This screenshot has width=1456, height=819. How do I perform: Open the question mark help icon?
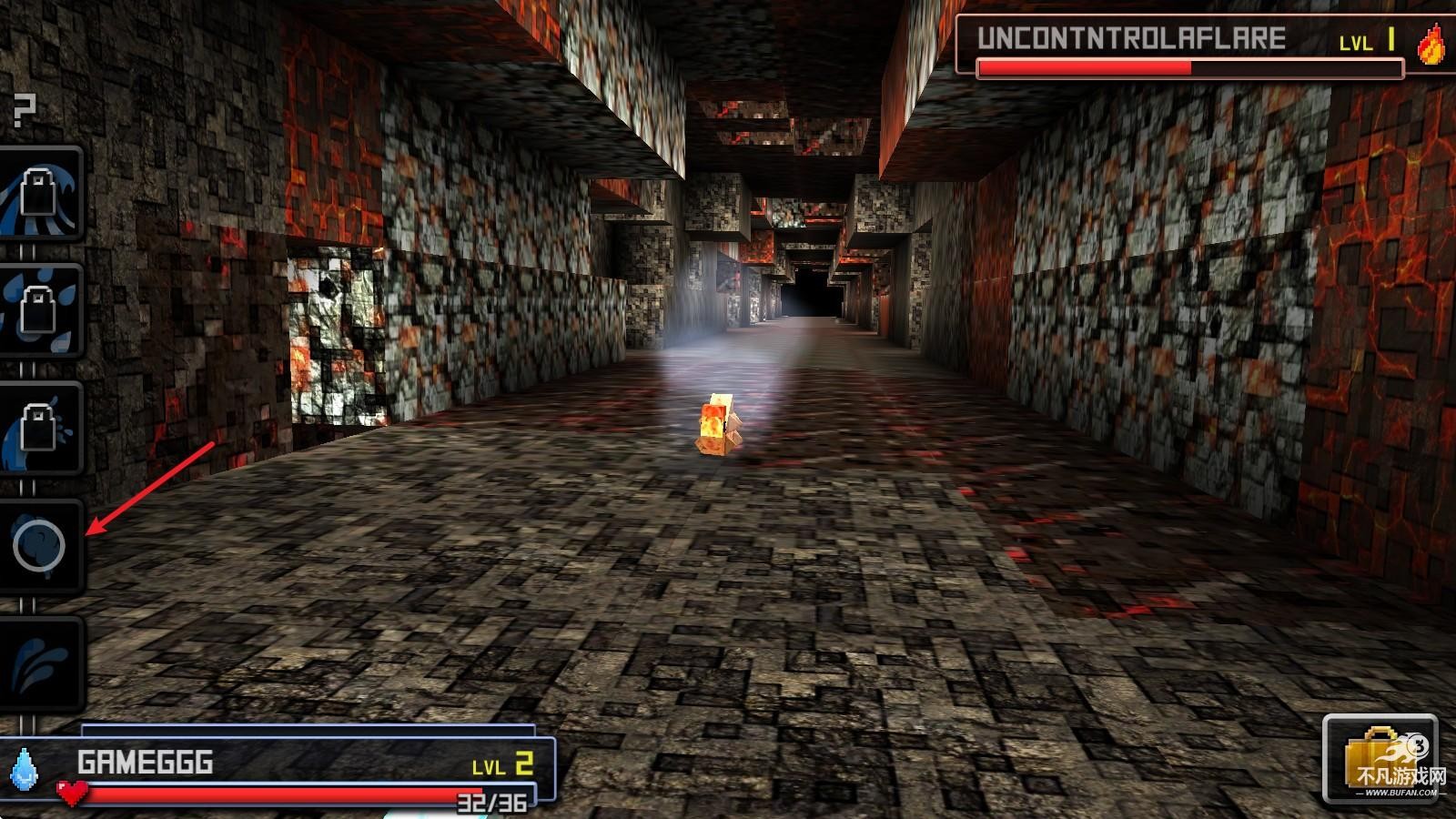tap(25, 110)
